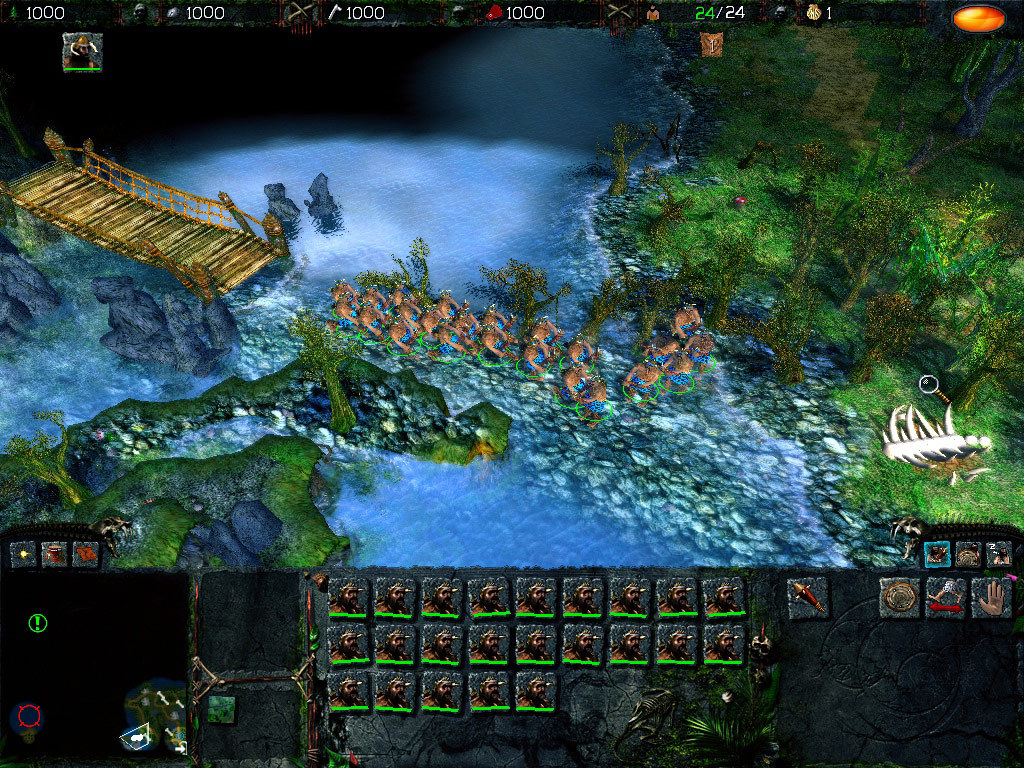This screenshot has width=1024, height=768.
Task: Select the first warrior portrait in the top row
Action: click(349, 597)
